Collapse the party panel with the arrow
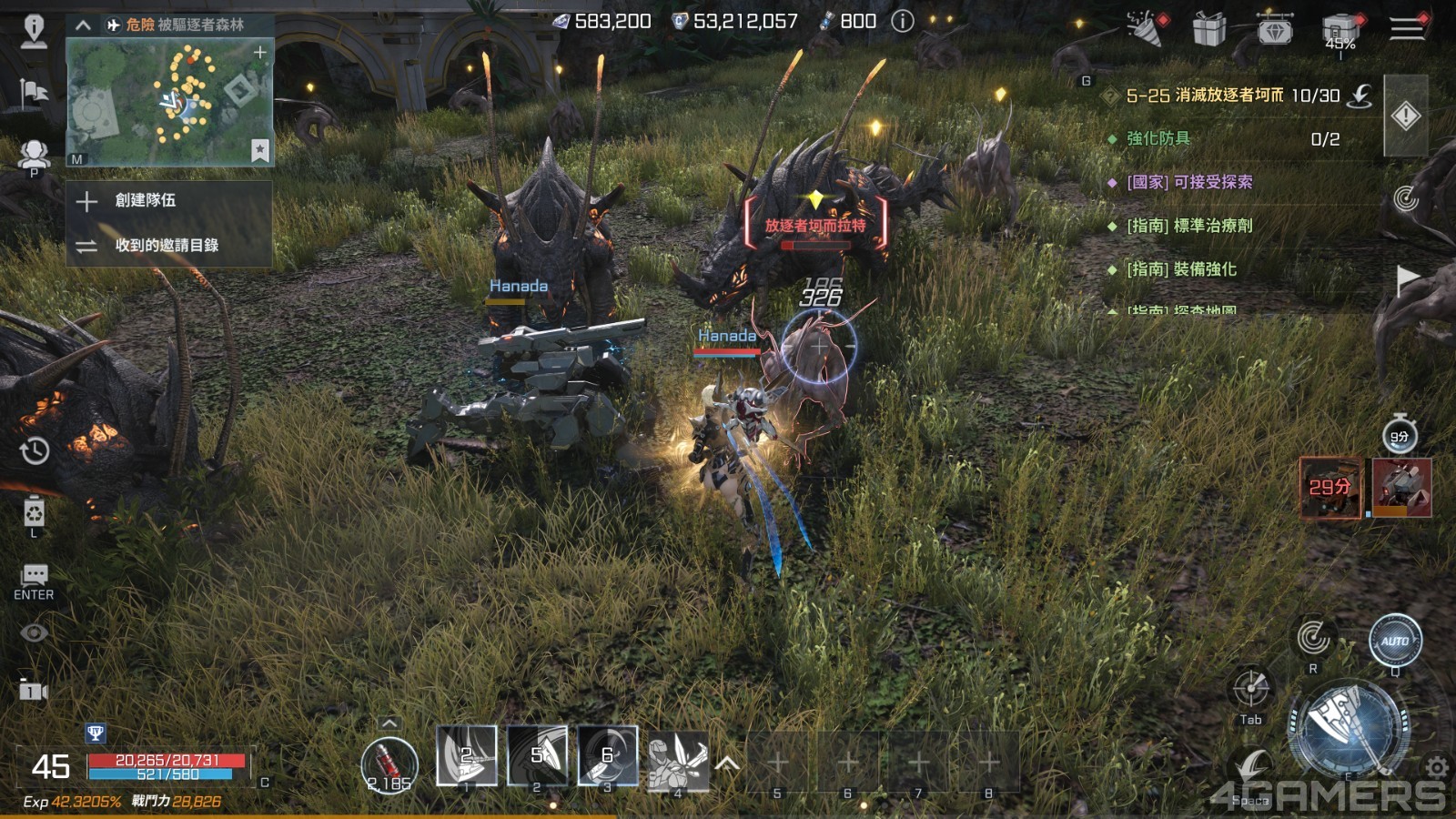1456x819 pixels. (83, 25)
